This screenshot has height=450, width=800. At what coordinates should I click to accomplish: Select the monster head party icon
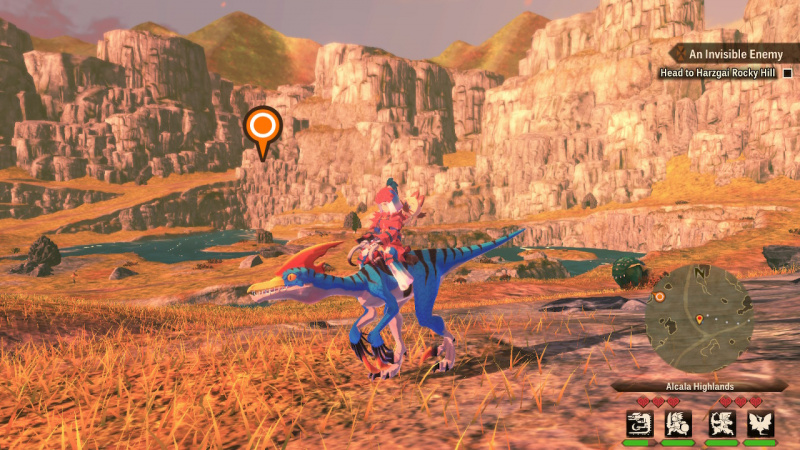click(x=639, y=423)
